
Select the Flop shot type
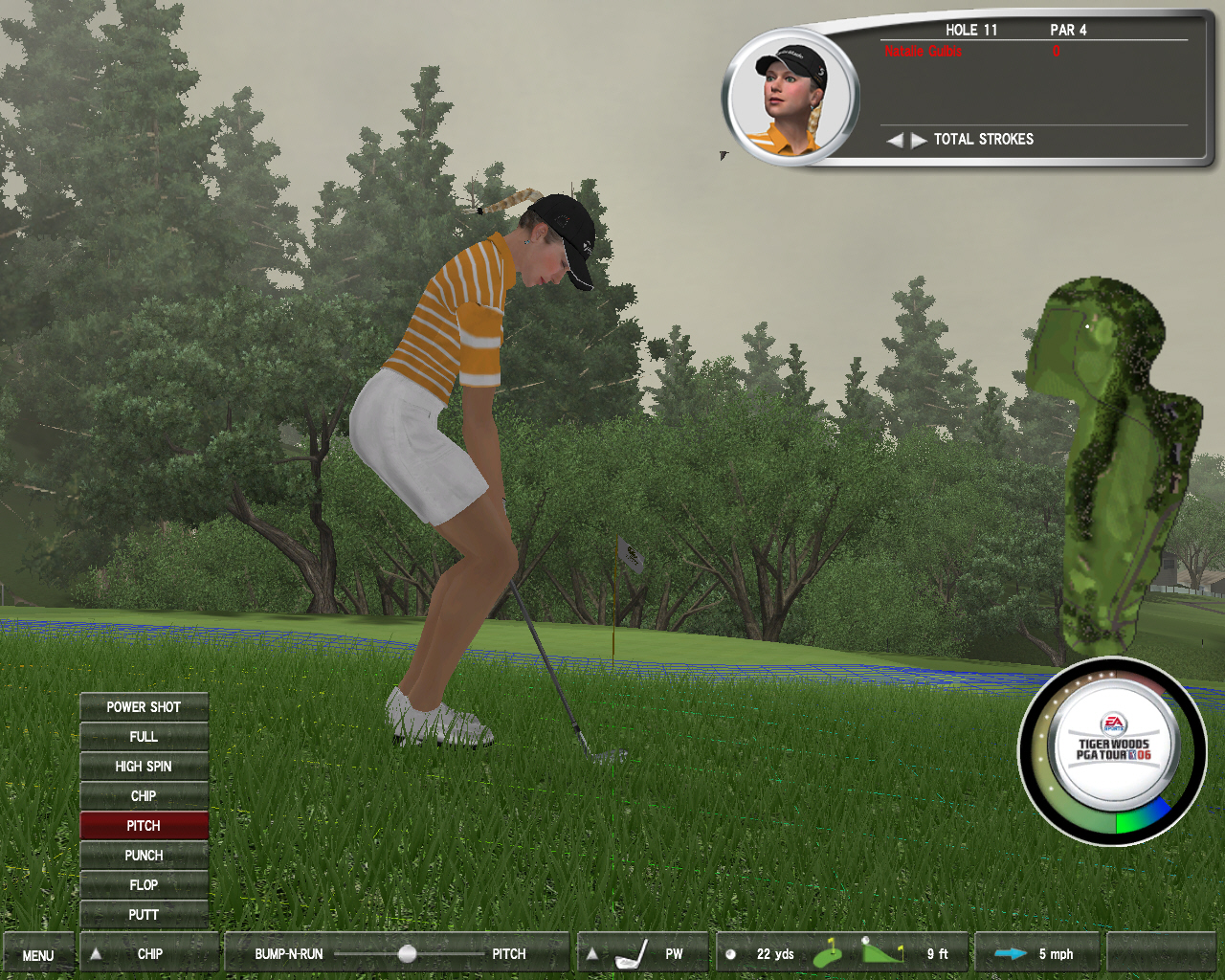tap(144, 885)
